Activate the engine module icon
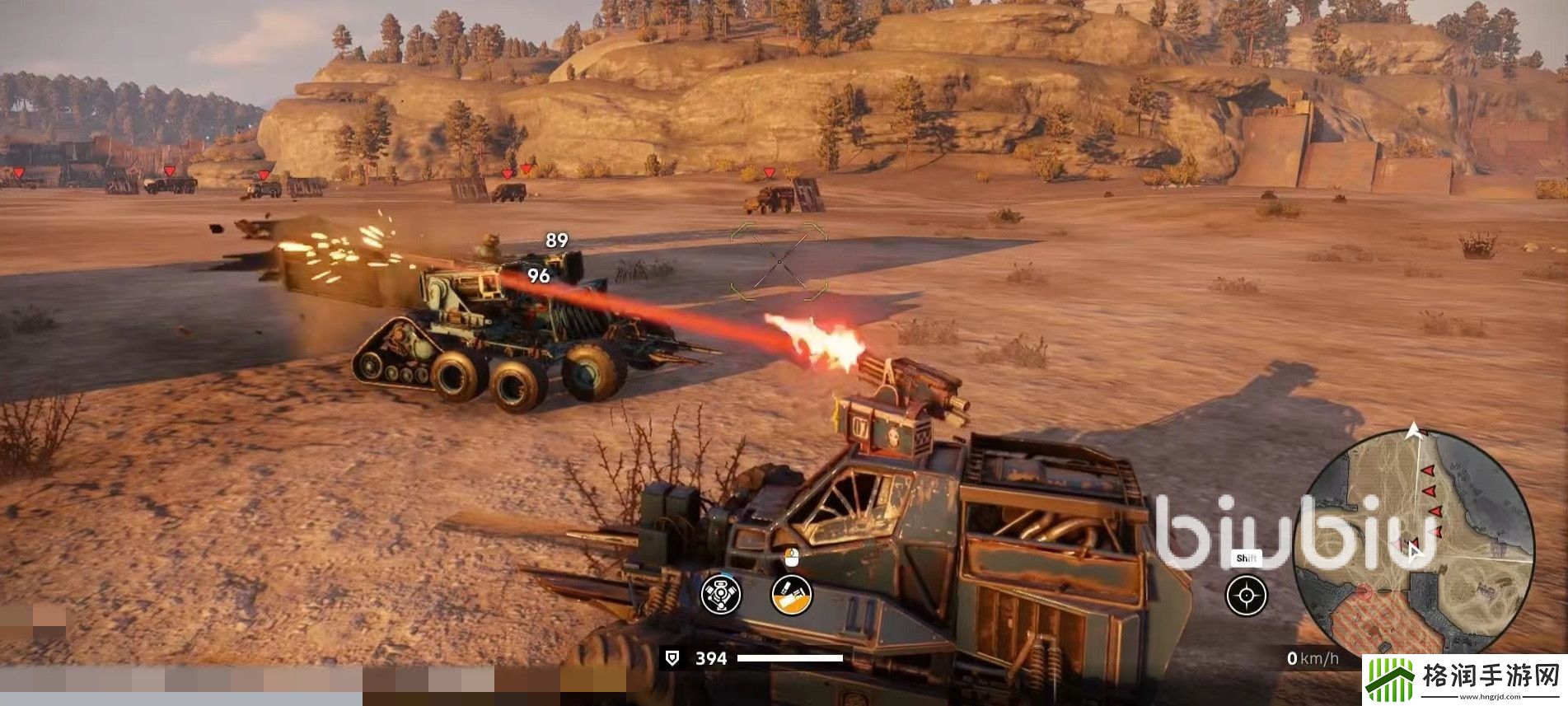Image resolution: width=1568 pixels, height=706 pixels. coord(720,594)
